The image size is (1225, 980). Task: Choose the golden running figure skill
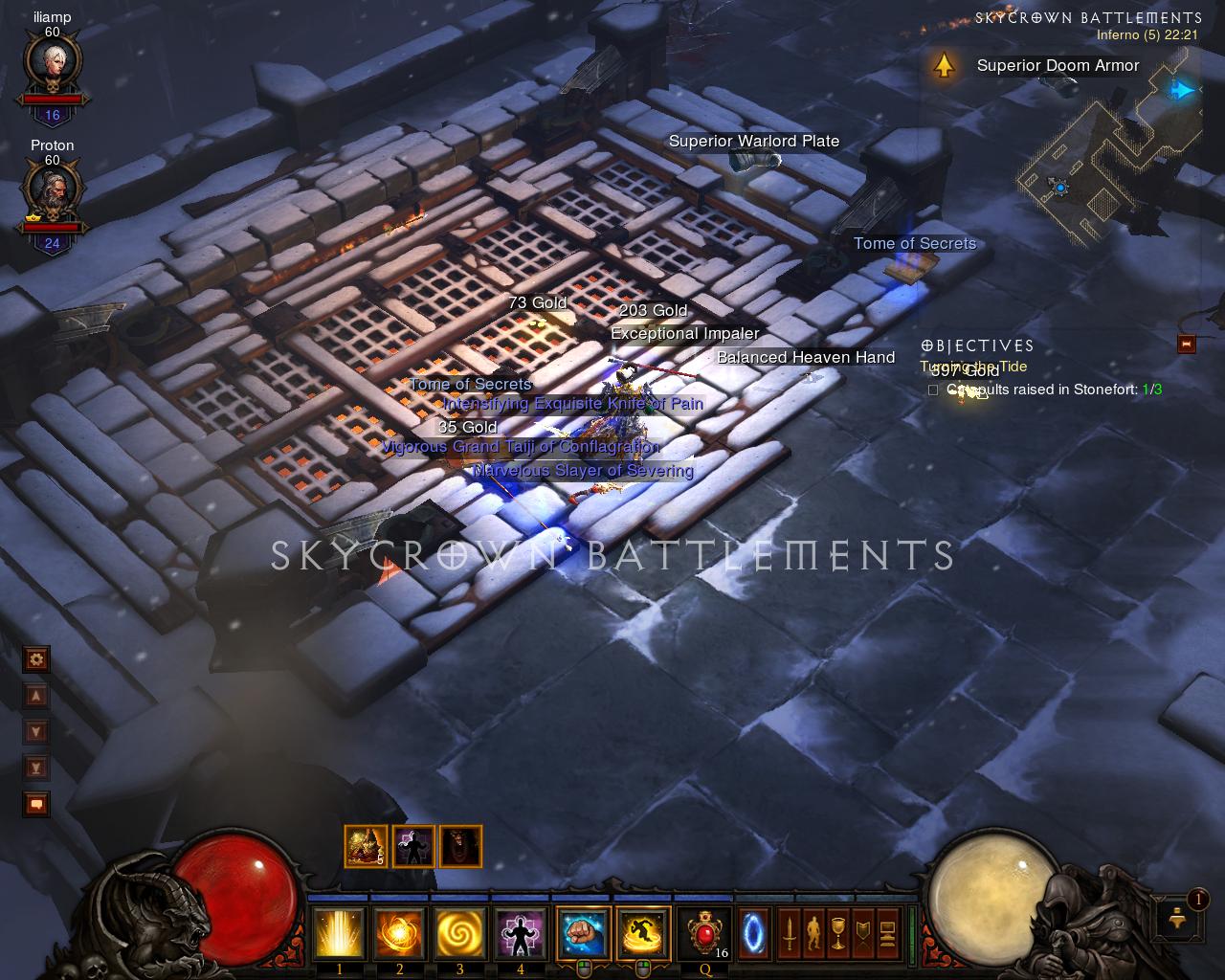click(643, 933)
